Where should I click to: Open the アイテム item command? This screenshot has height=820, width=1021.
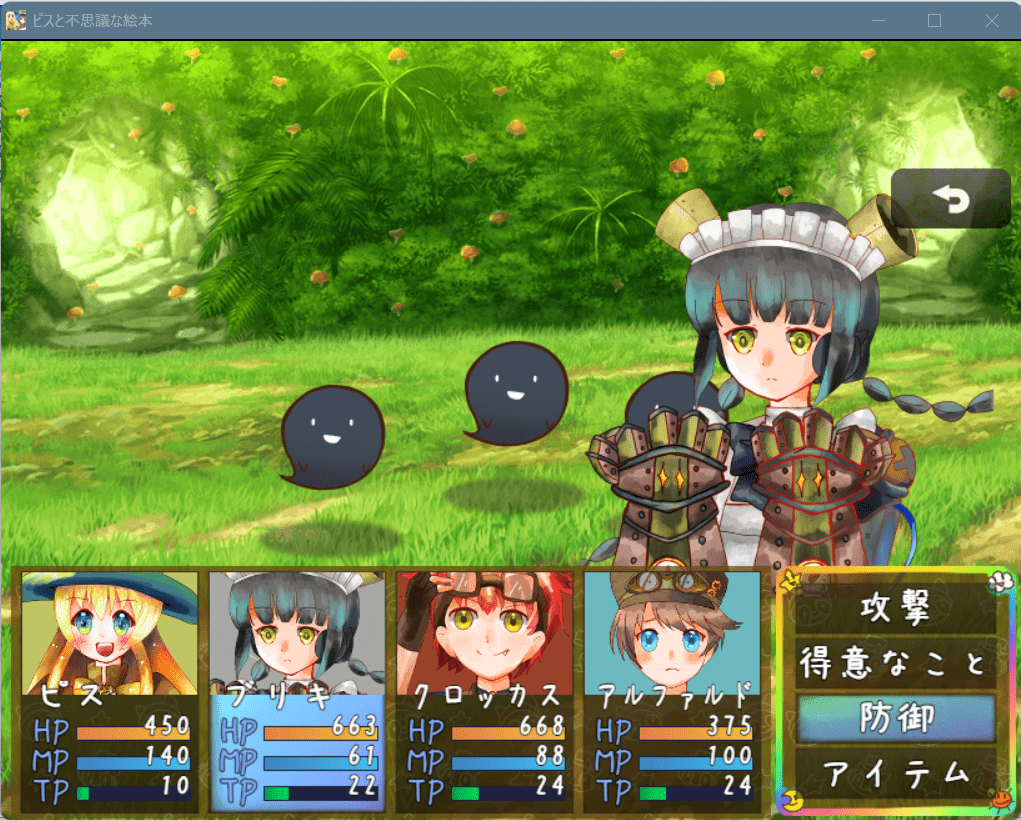pos(896,772)
